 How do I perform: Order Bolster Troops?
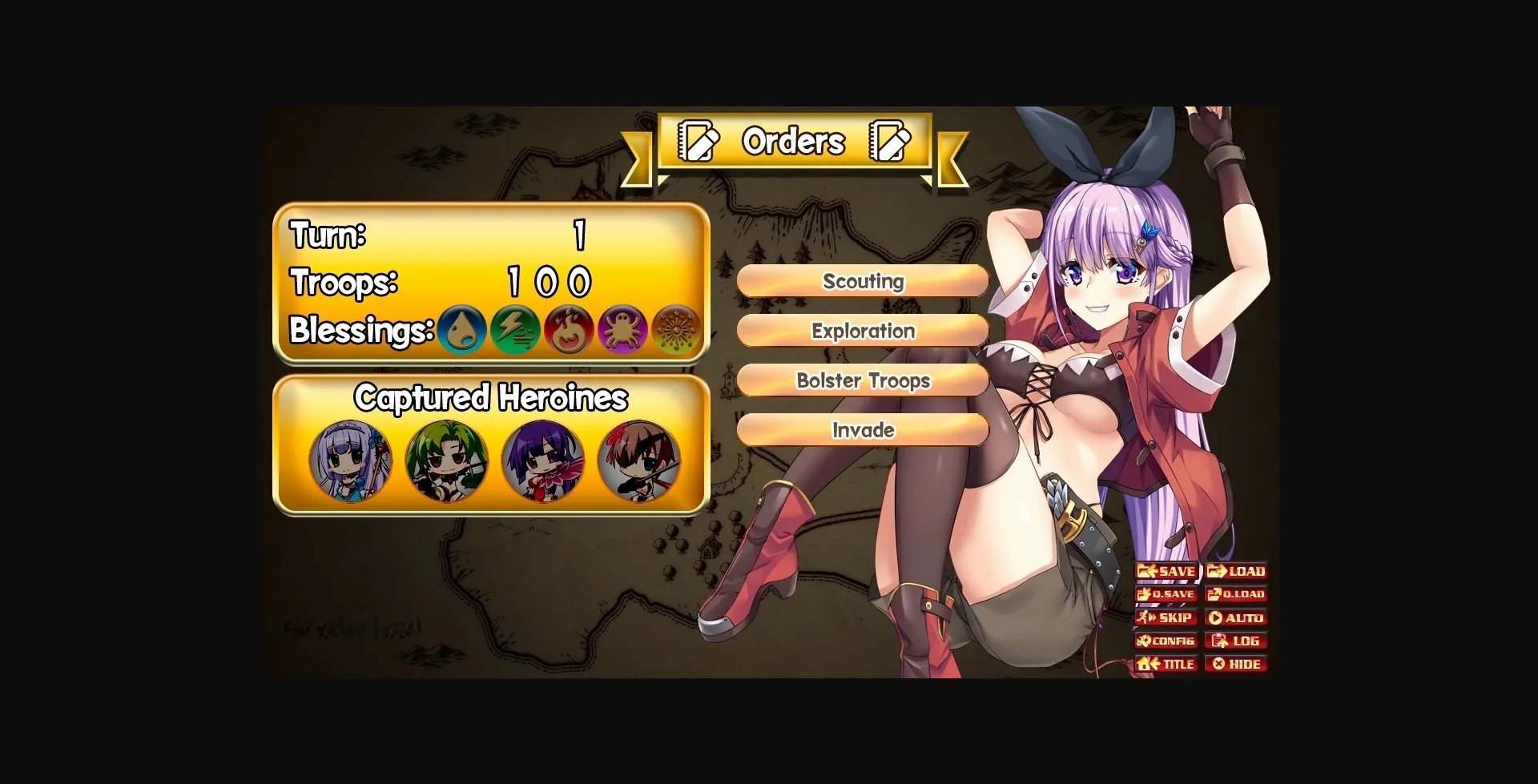click(x=864, y=380)
